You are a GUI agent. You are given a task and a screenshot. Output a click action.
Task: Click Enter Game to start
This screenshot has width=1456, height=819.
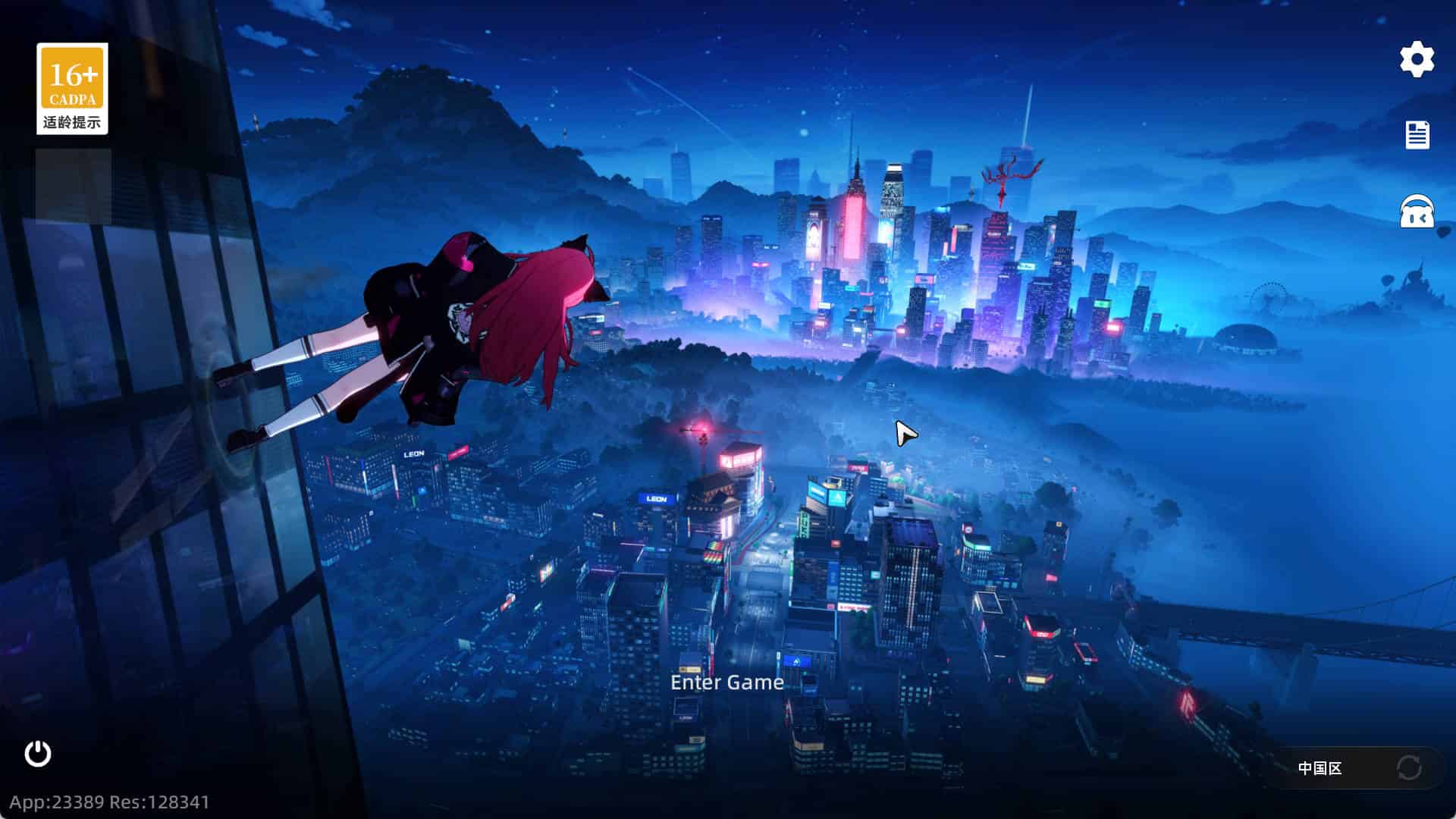[x=726, y=682]
